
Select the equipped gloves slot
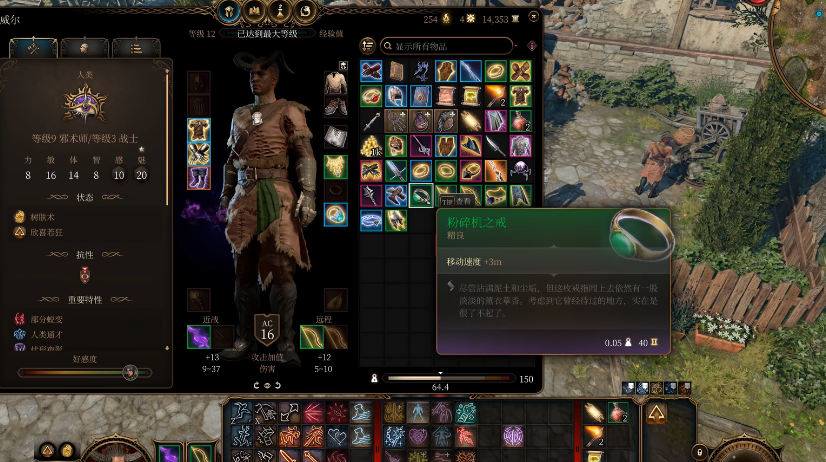point(199,153)
